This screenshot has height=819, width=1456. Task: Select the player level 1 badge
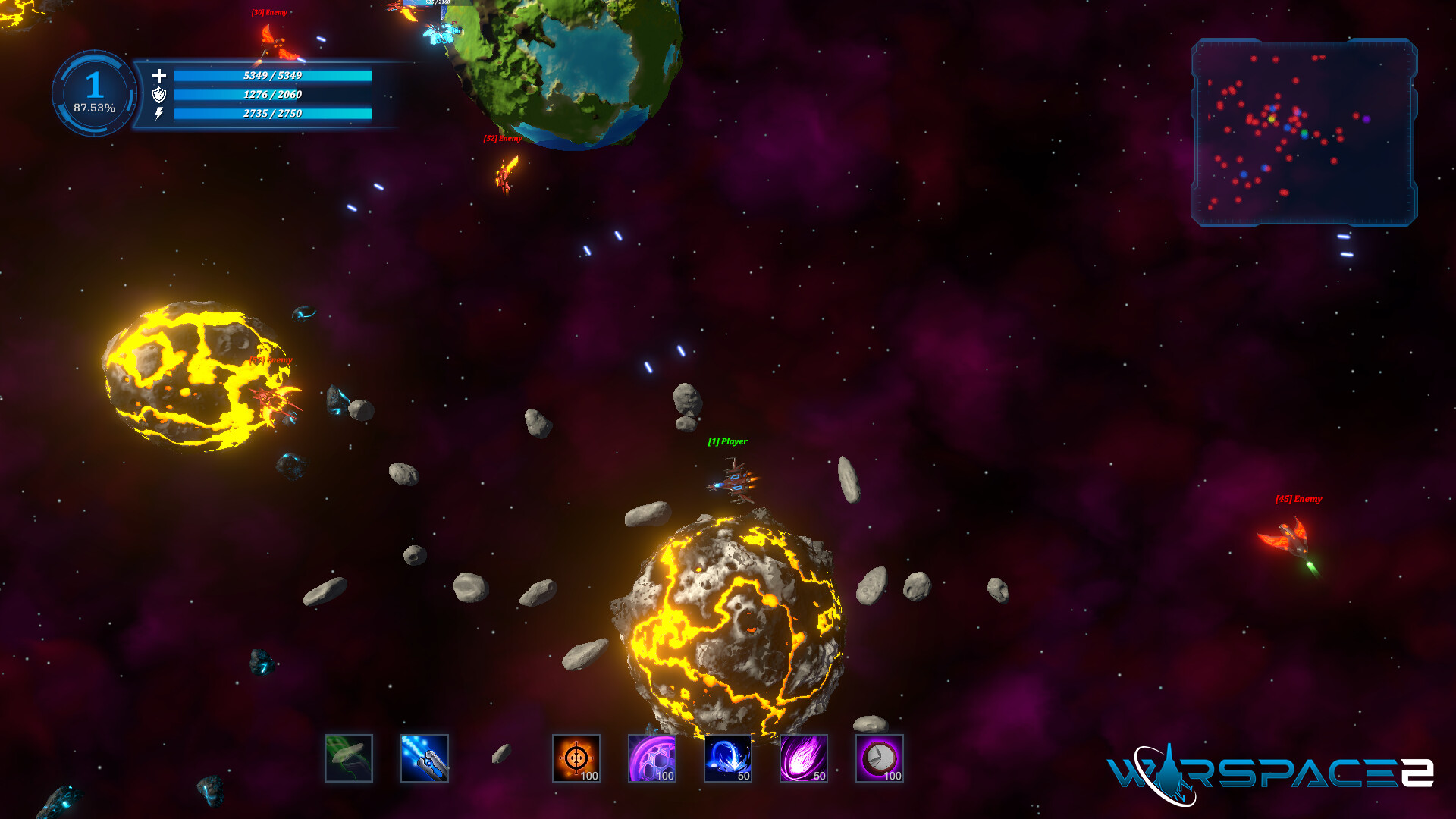coord(93,85)
